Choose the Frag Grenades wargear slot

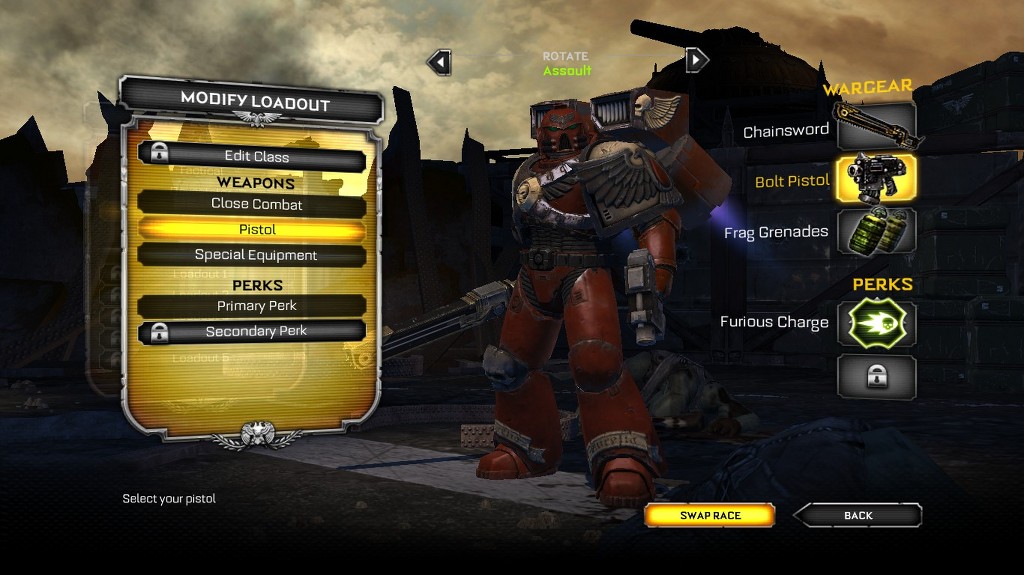(876, 231)
